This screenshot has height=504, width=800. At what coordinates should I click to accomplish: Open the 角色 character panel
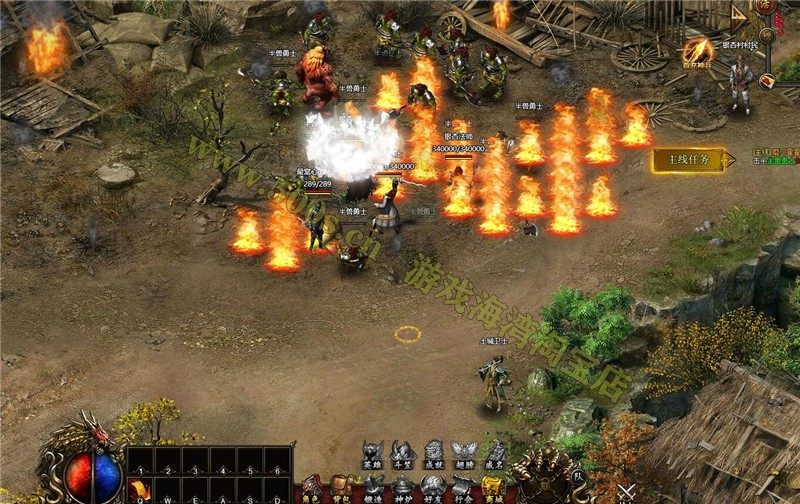(312, 488)
